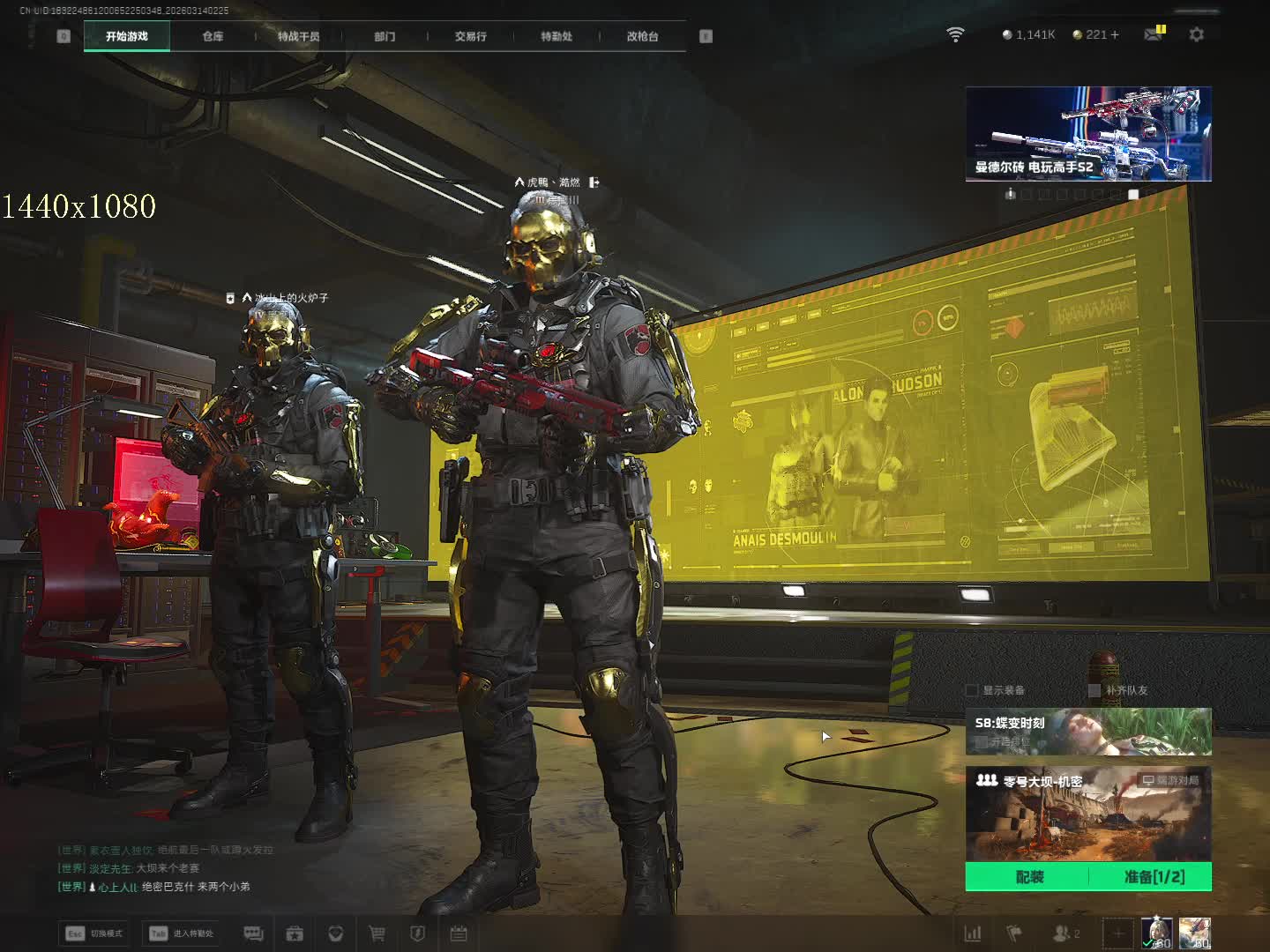Image resolution: width=1270 pixels, height=952 pixels.
Task: Toggle the 补齐队友 fill-teammates checkbox
Action: 1094,690
